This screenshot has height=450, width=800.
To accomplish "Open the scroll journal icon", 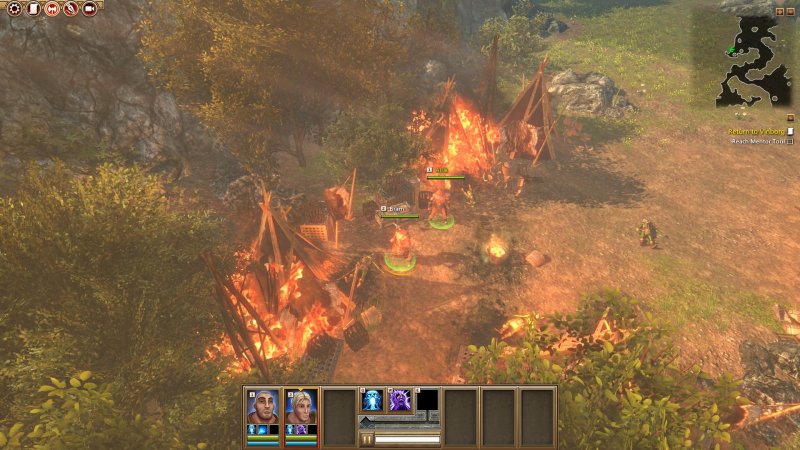I will click(32, 9).
